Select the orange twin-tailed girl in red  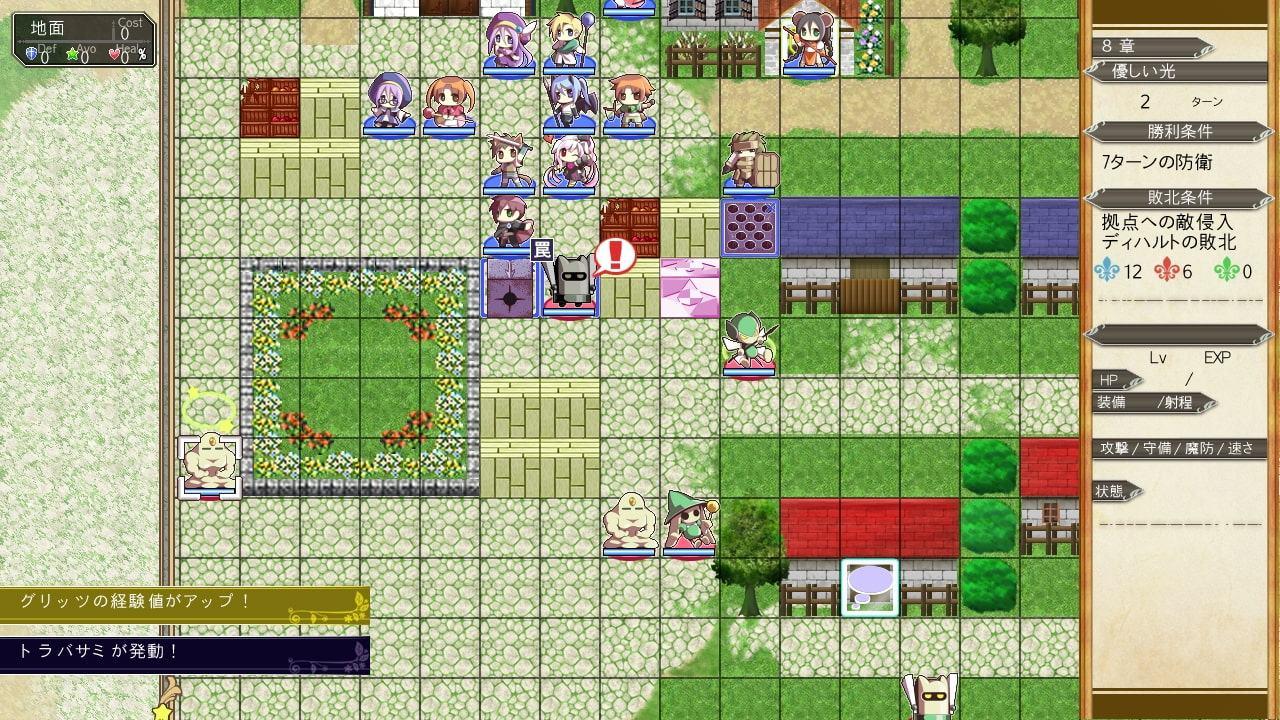coord(449,103)
